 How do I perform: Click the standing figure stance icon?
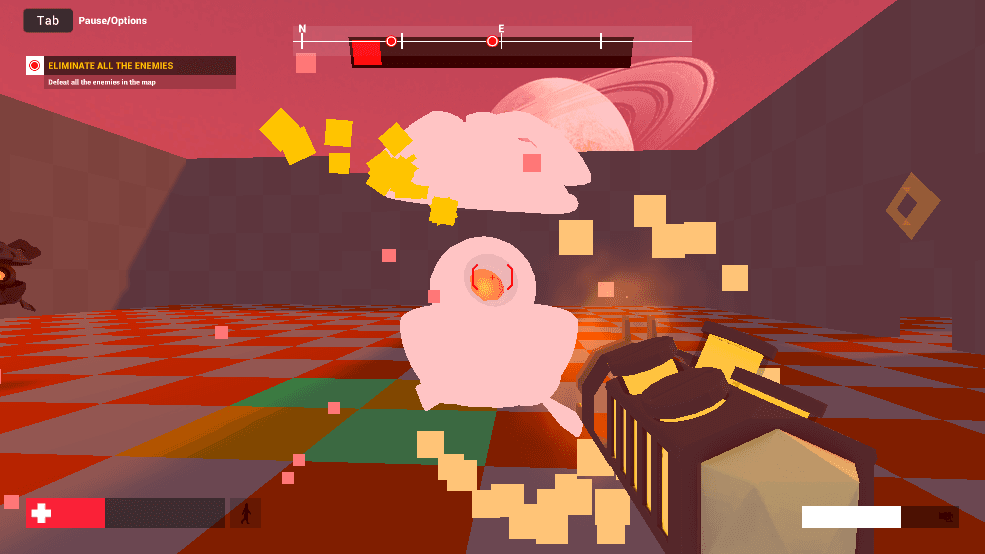(x=245, y=514)
